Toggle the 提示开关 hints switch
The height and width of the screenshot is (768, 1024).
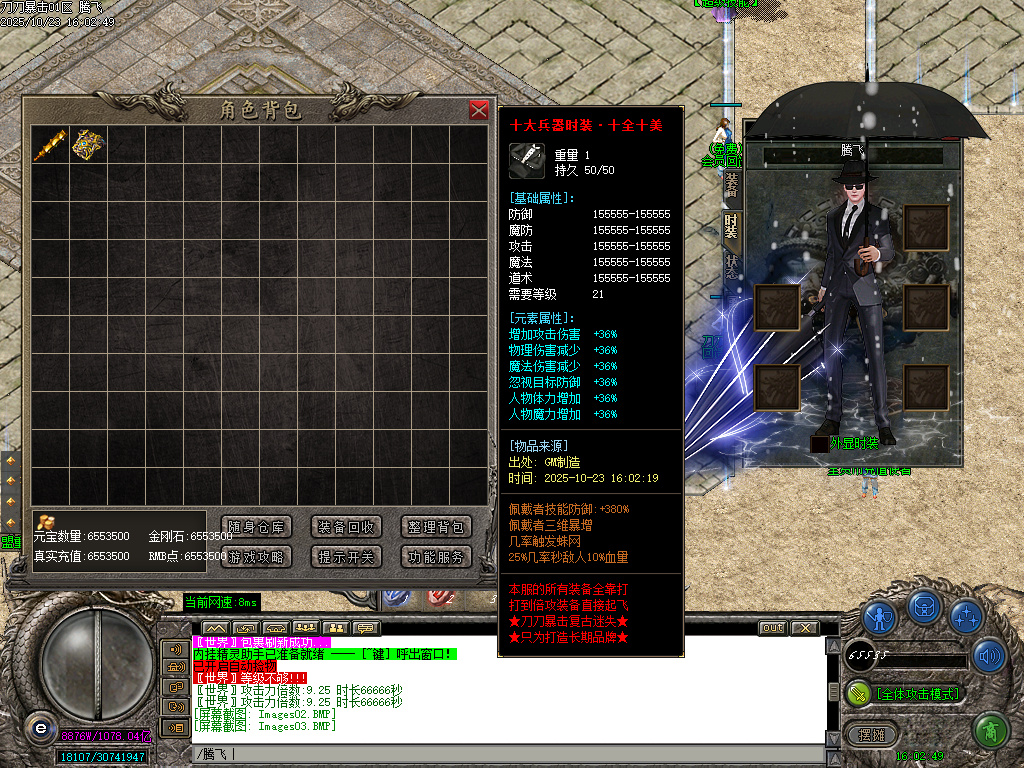click(x=346, y=557)
